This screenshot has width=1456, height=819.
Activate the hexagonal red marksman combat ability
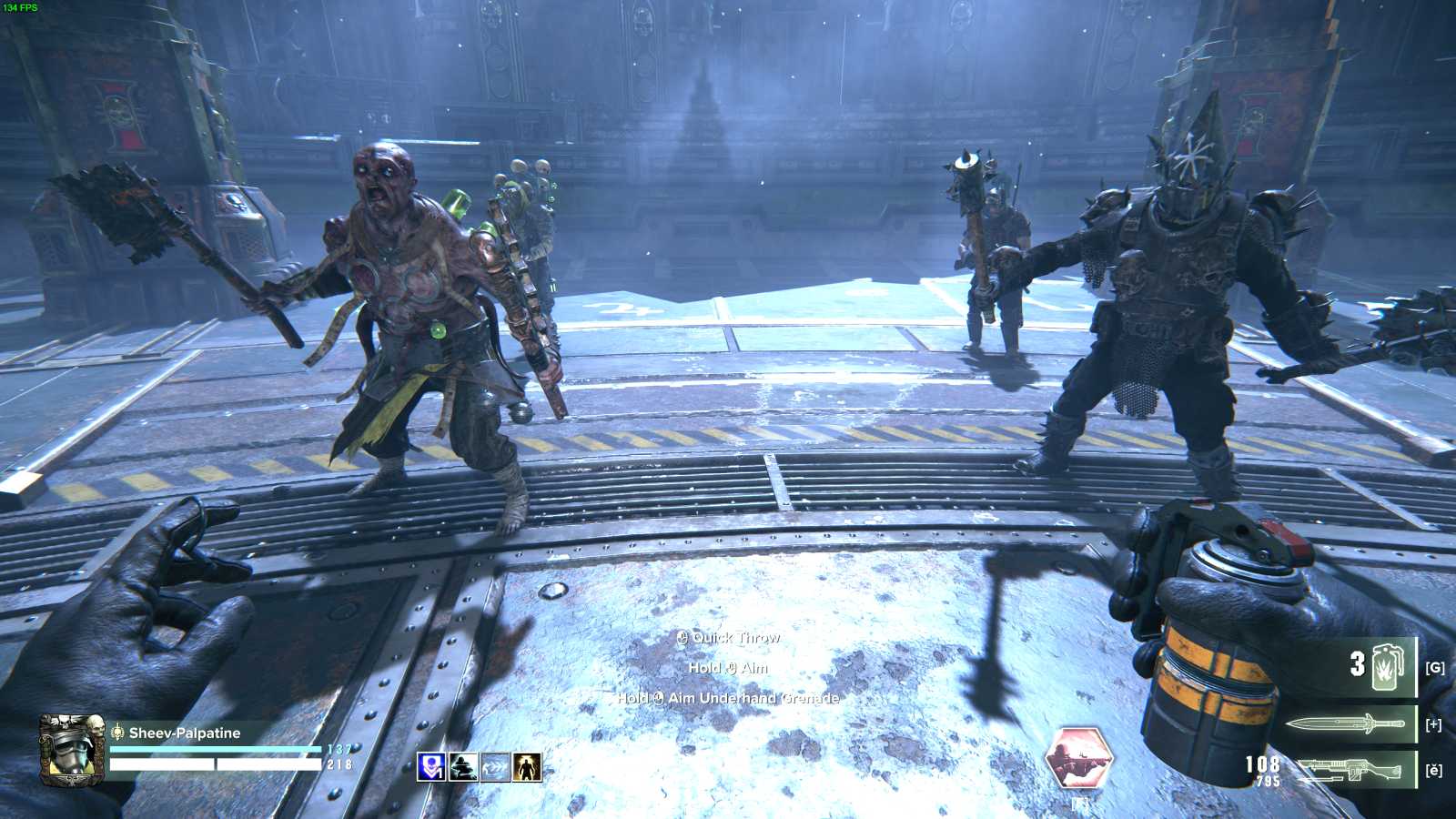point(1079,757)
